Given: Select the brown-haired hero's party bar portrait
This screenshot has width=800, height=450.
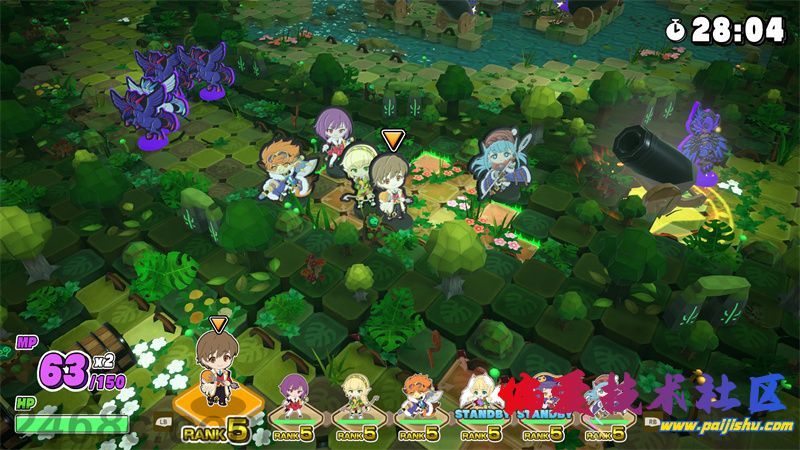Looking at the screenshot, I should pos(213,373).
